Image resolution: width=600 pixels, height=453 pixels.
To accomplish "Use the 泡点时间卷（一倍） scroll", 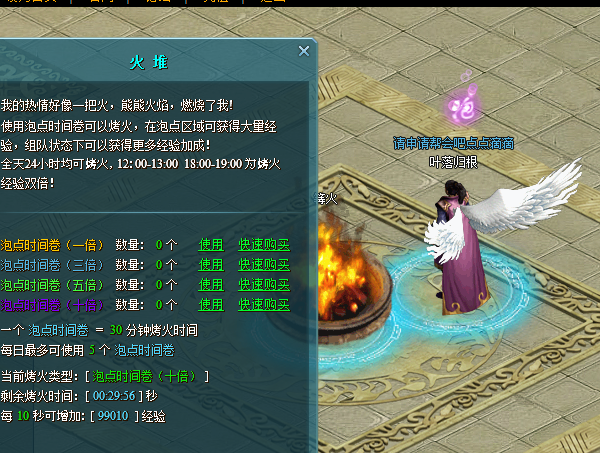I will click(x=211, y=244).
